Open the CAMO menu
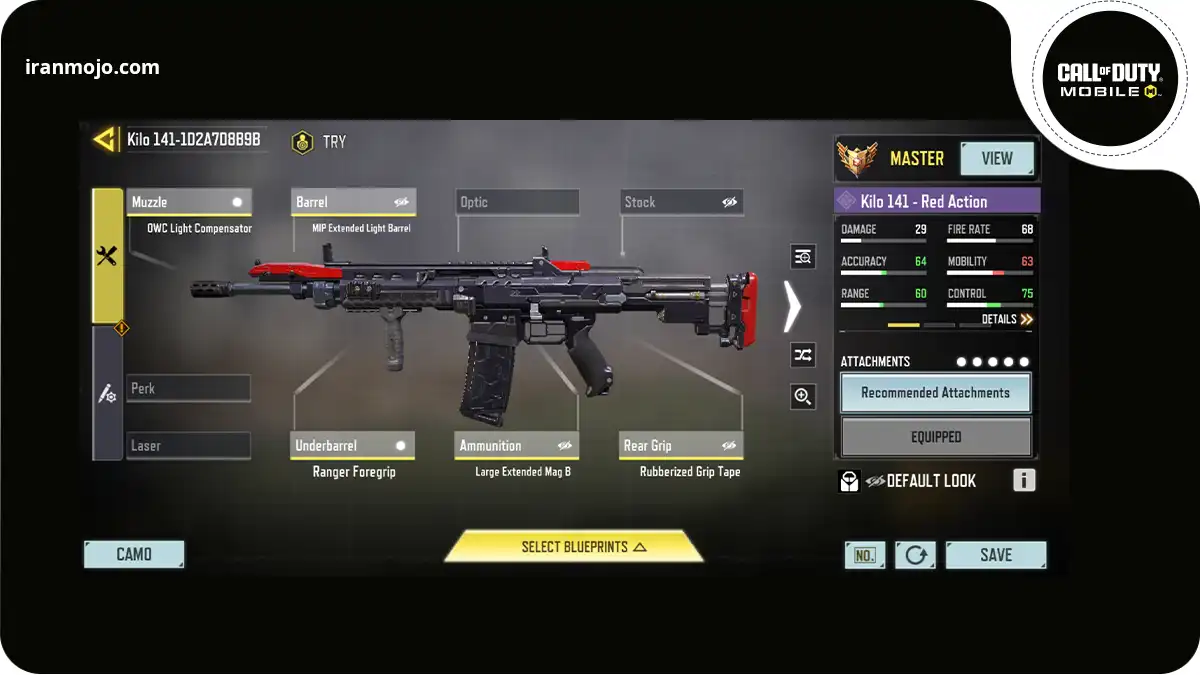This screenshot has height=675, width=1200. (x=134, y=554)
